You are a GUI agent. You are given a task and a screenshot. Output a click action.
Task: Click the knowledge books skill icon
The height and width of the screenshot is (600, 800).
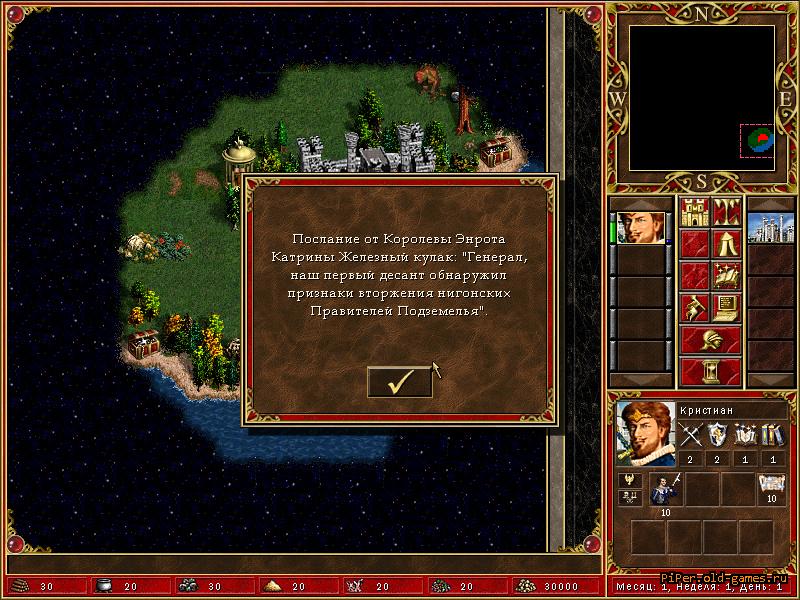click(x=772, y=435)
